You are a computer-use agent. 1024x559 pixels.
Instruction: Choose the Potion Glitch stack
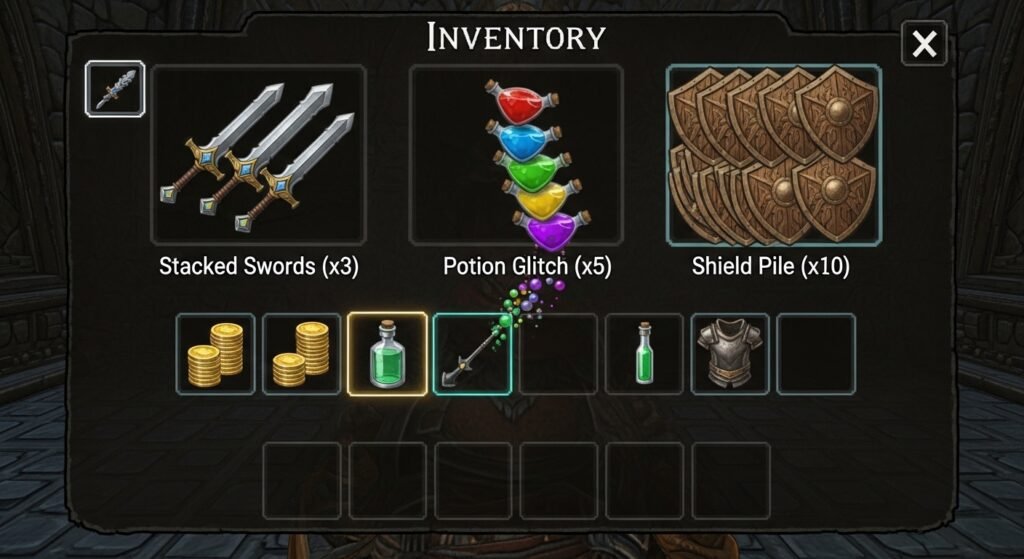[516, 155]
